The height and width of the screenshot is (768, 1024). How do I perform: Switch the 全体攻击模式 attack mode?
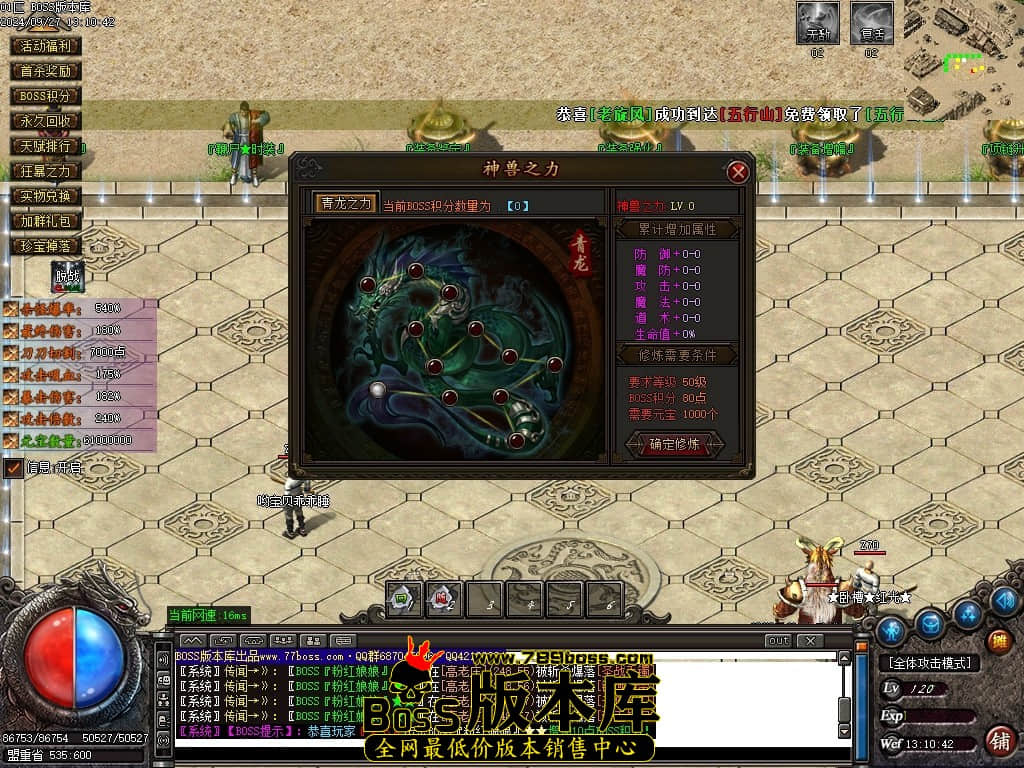(930, 663)
